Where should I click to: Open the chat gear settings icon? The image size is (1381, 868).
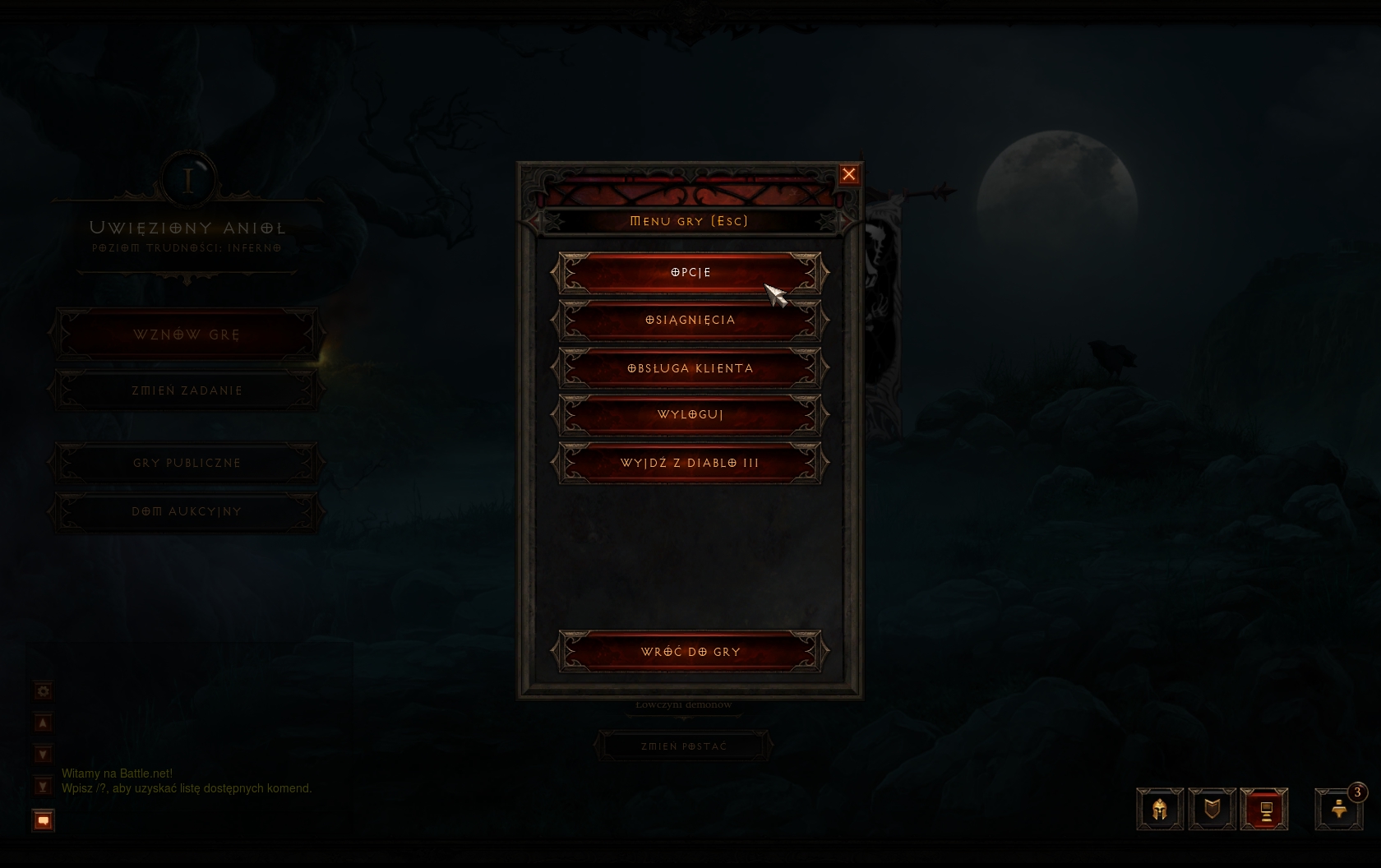[44, 691]
